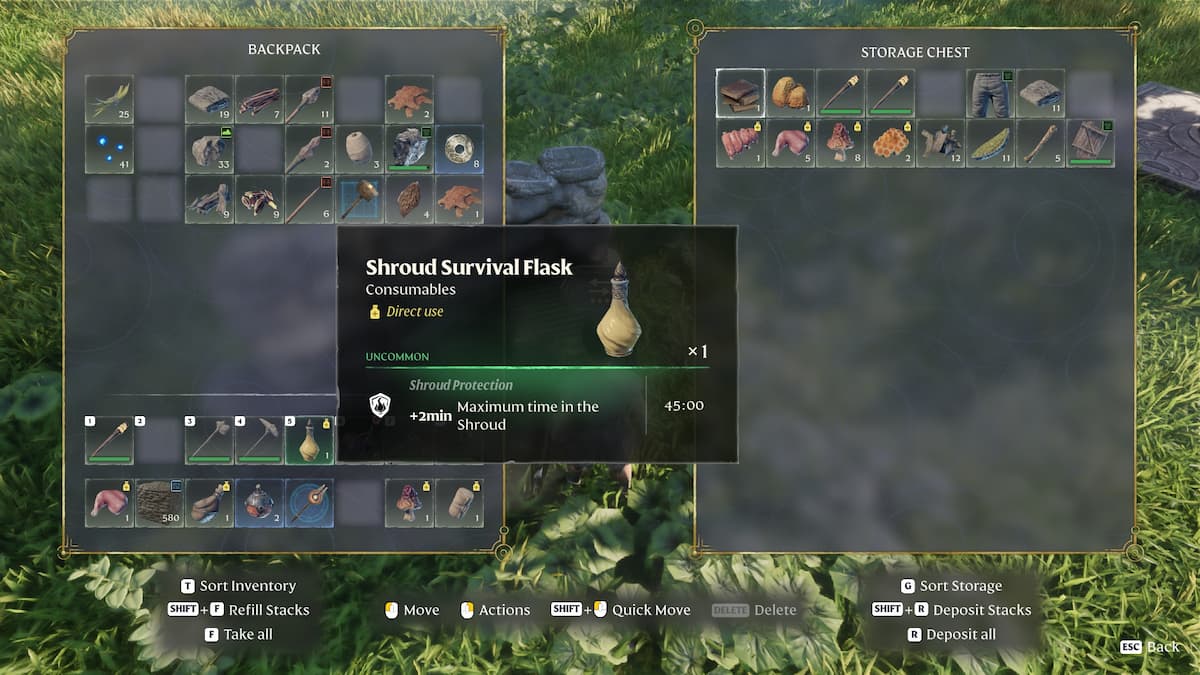Choose the blueprint hammer in the backpack

click(x=359, y=199)
